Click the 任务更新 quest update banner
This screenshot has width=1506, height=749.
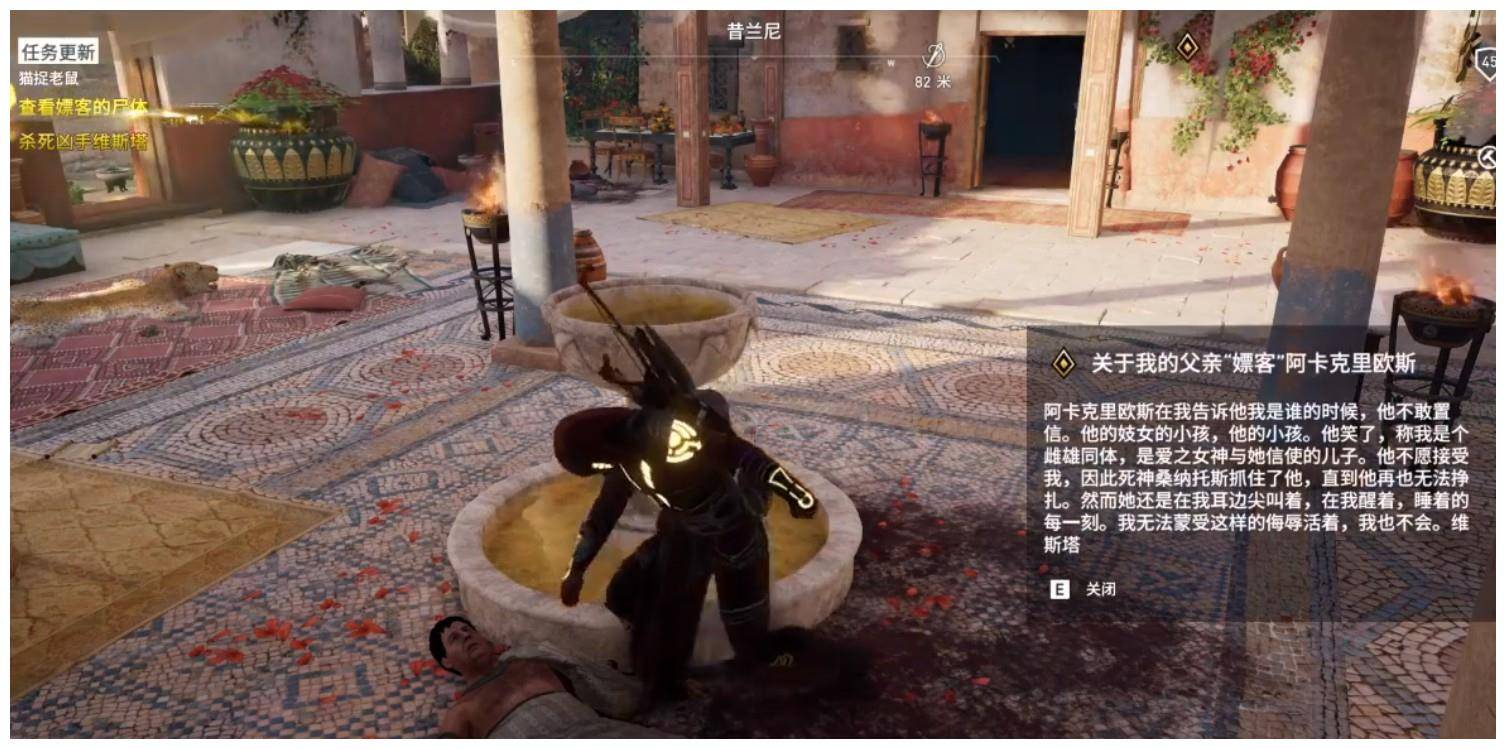coord(58,52)
